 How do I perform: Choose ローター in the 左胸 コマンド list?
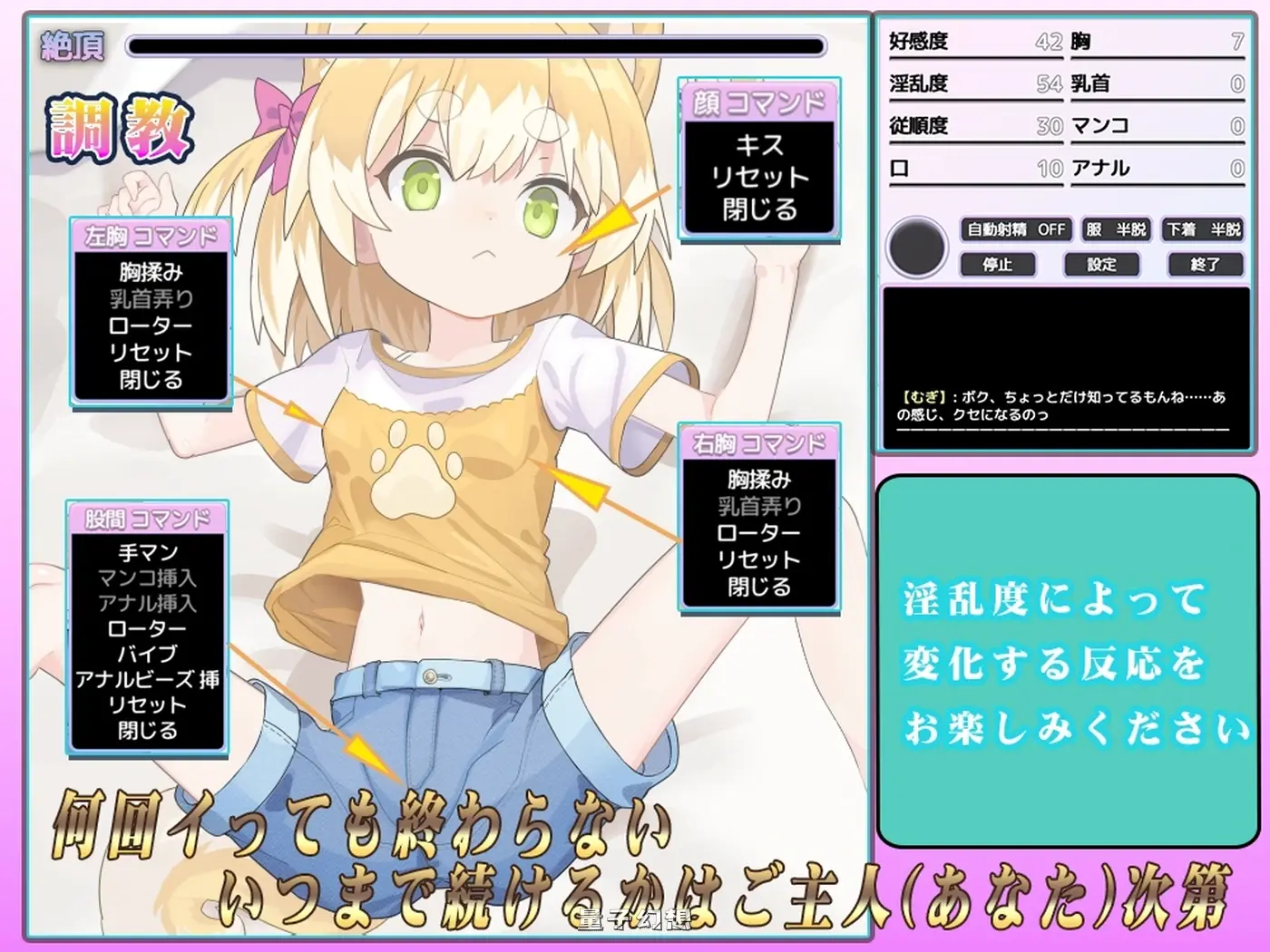[x=150, y=325]
